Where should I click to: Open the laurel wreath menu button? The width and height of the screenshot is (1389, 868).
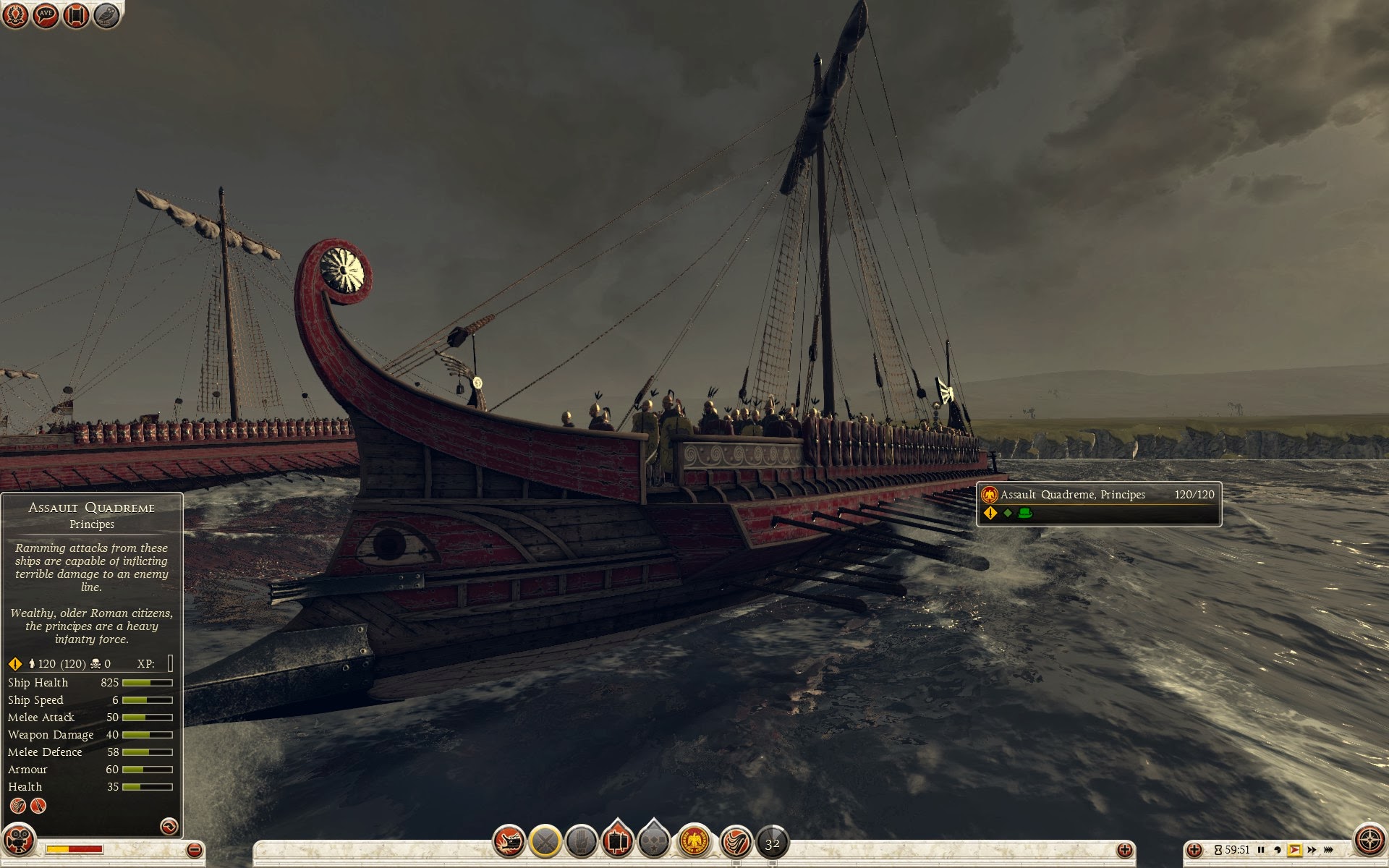click(x=15, y=15)
